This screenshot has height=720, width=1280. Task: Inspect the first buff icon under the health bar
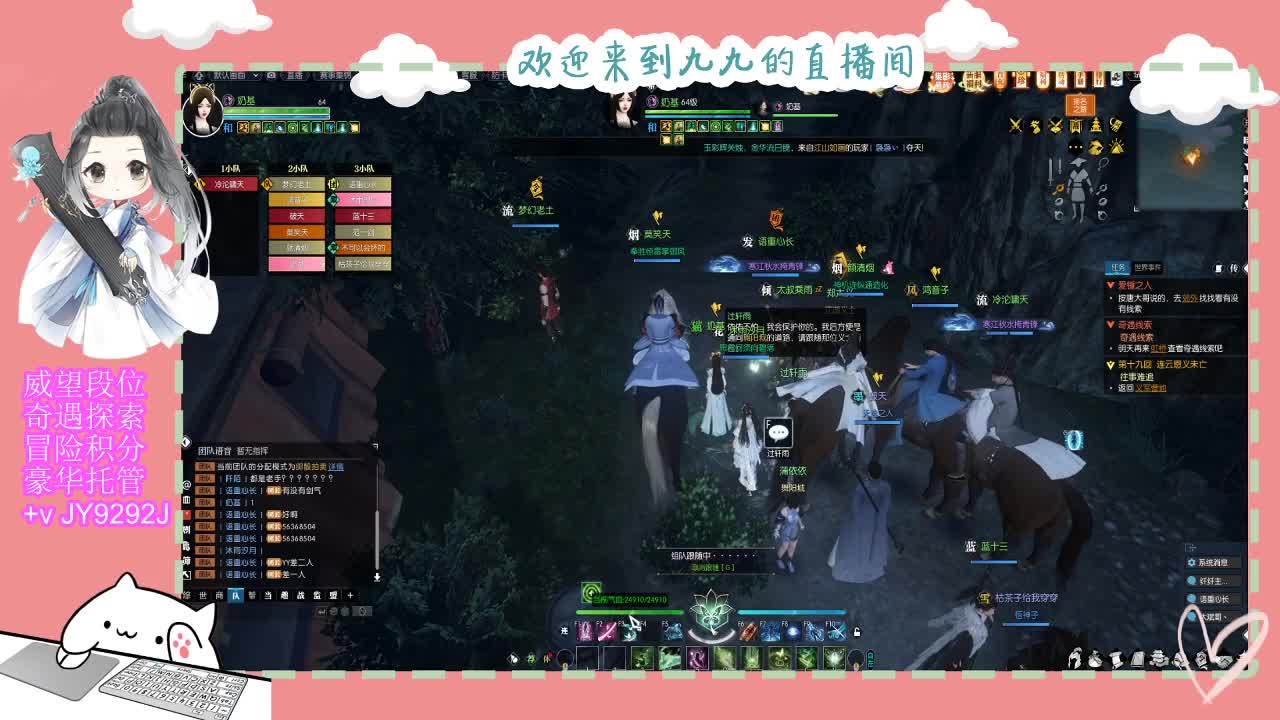coord(242,127)
